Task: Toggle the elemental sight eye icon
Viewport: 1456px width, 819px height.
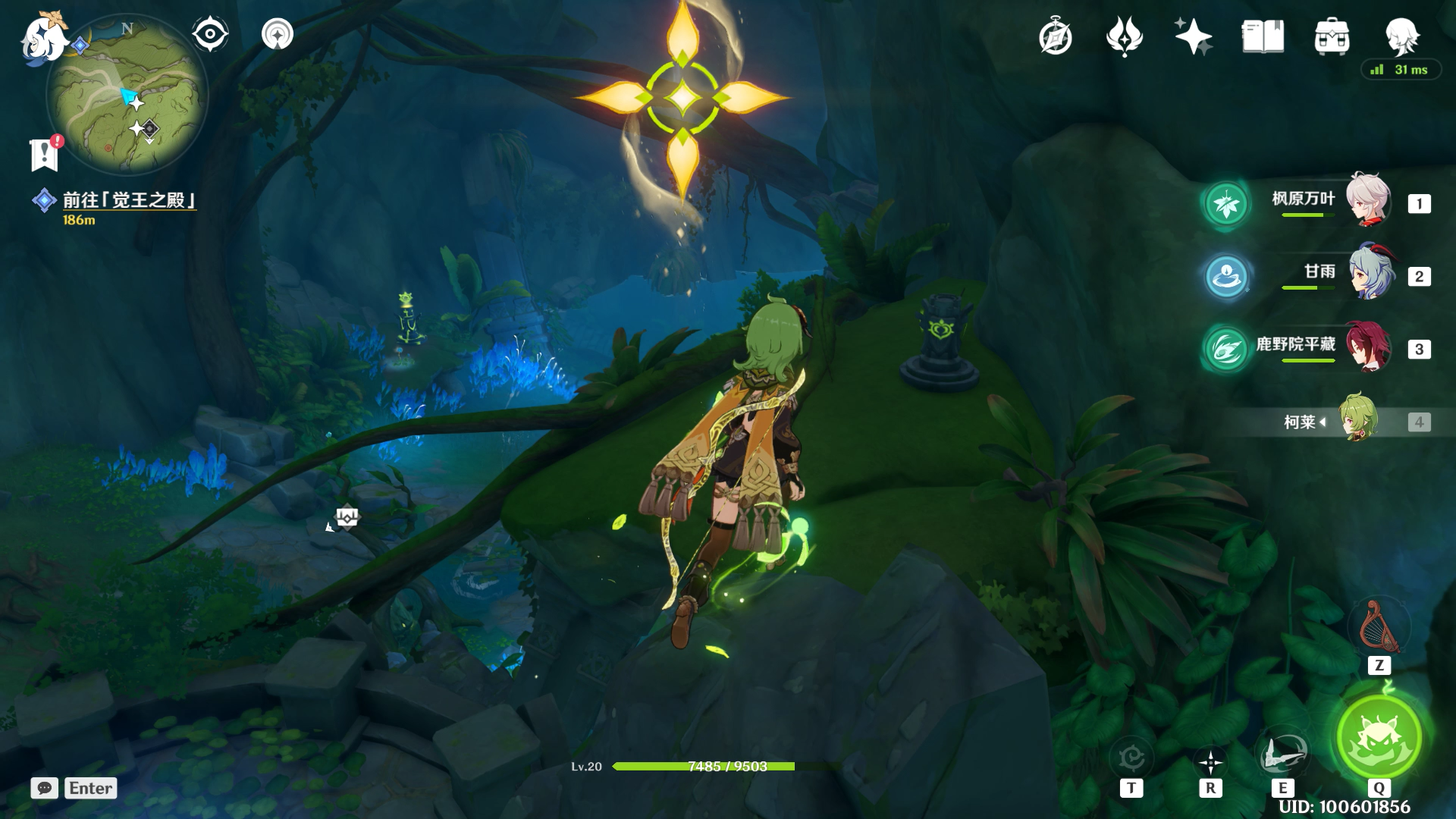Action: 210,35
